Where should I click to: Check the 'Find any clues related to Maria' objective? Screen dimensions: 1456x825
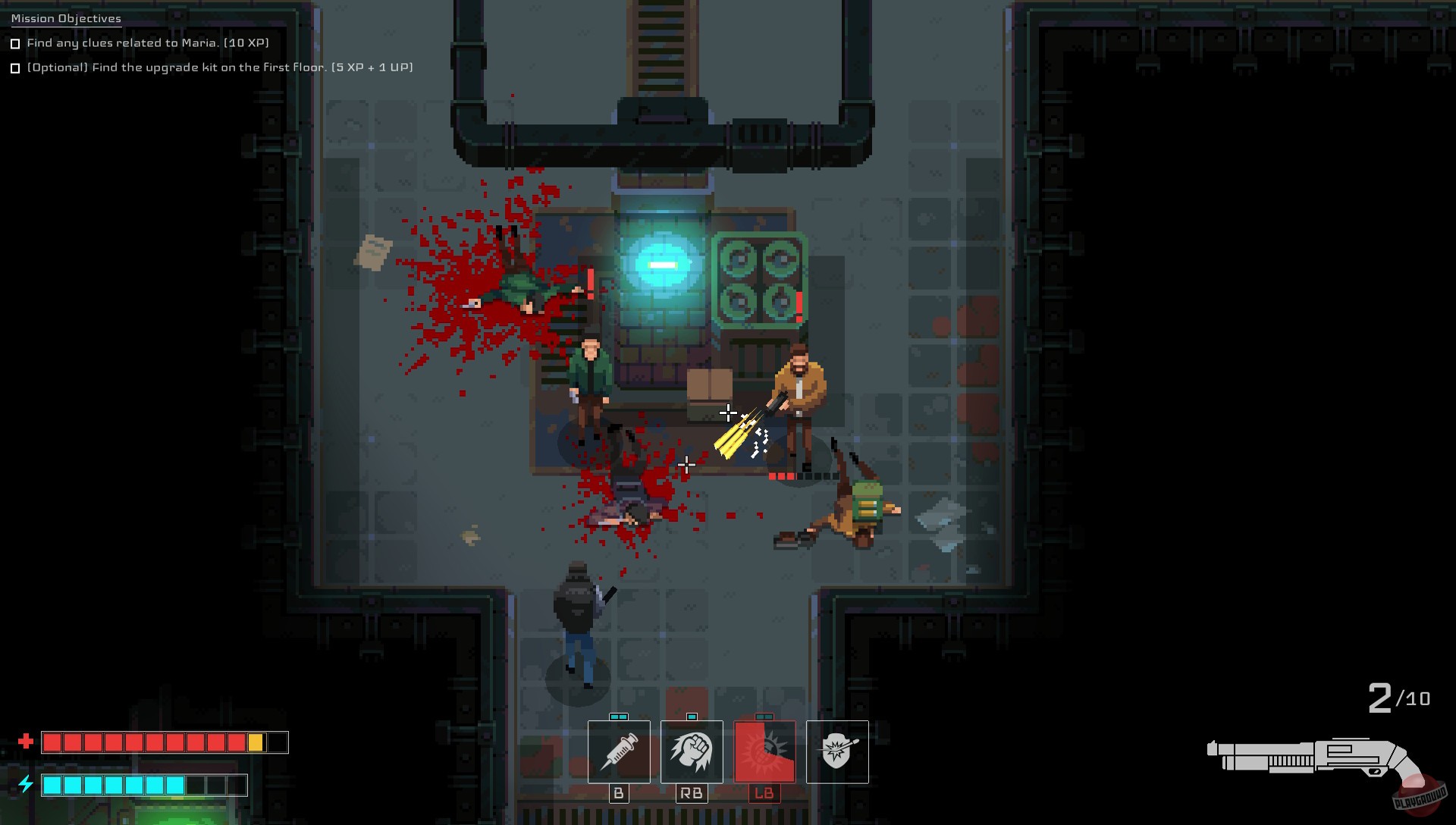[15, 44]
